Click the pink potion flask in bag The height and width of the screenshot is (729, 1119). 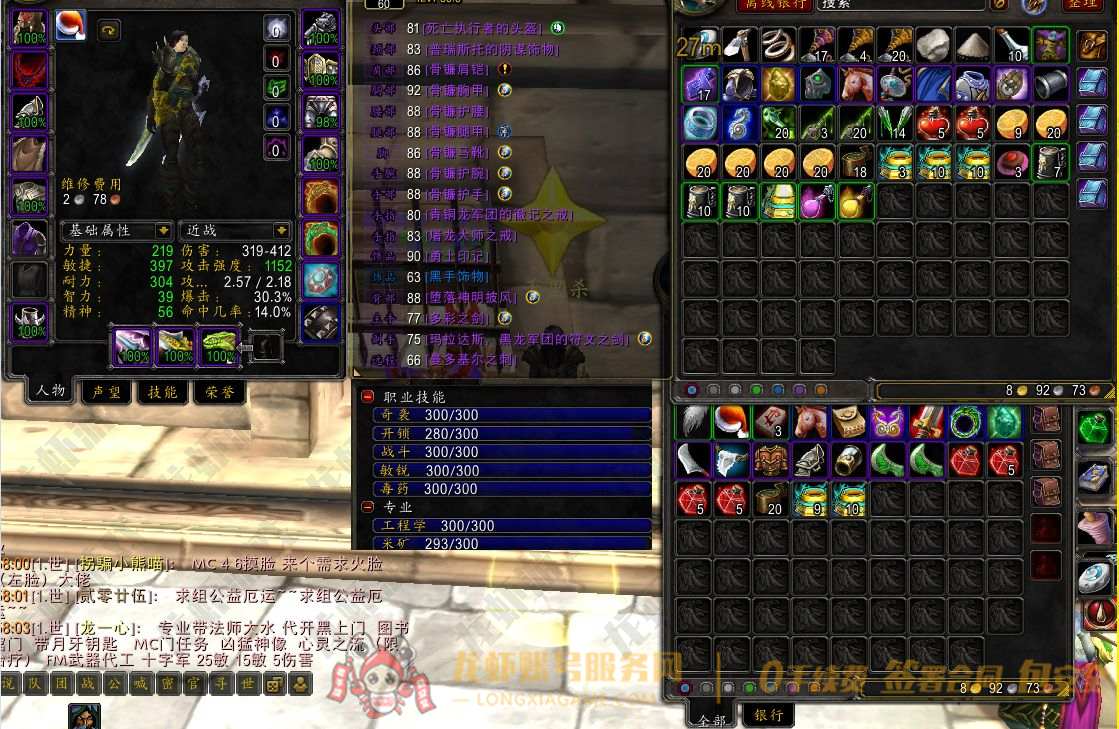coord(817,200)
